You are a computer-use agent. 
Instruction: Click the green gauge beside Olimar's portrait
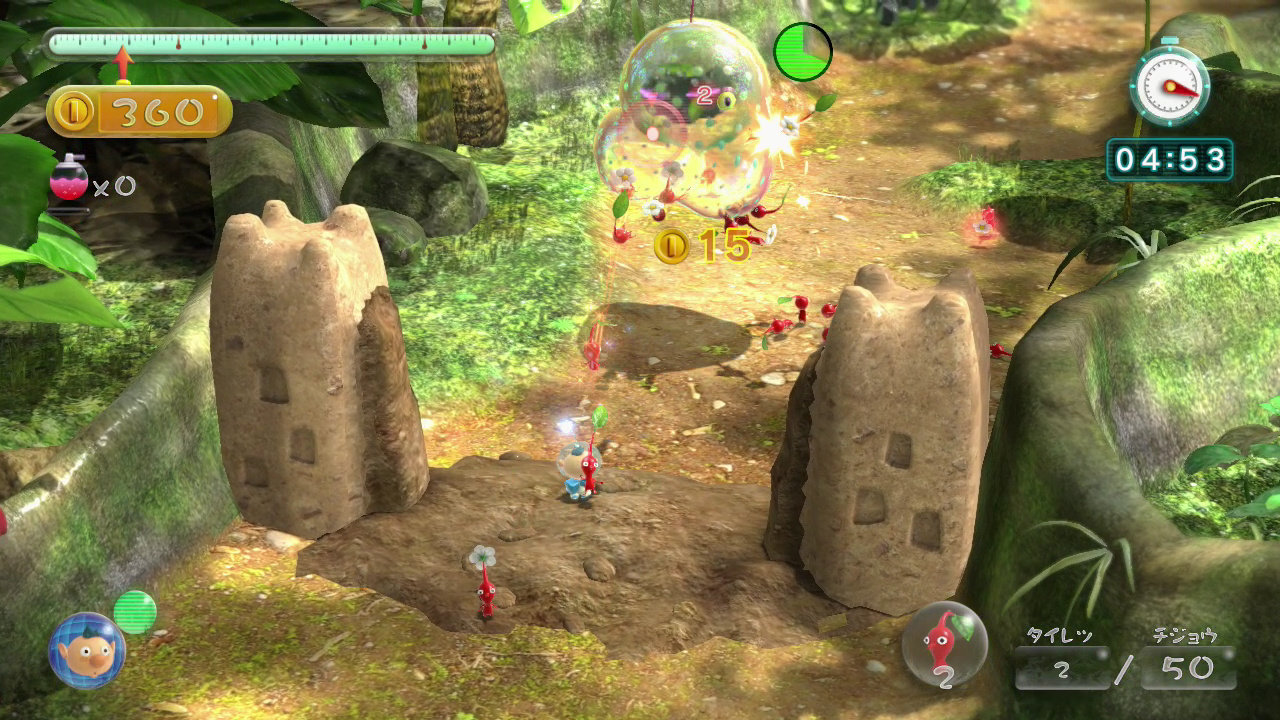(135, 612)
